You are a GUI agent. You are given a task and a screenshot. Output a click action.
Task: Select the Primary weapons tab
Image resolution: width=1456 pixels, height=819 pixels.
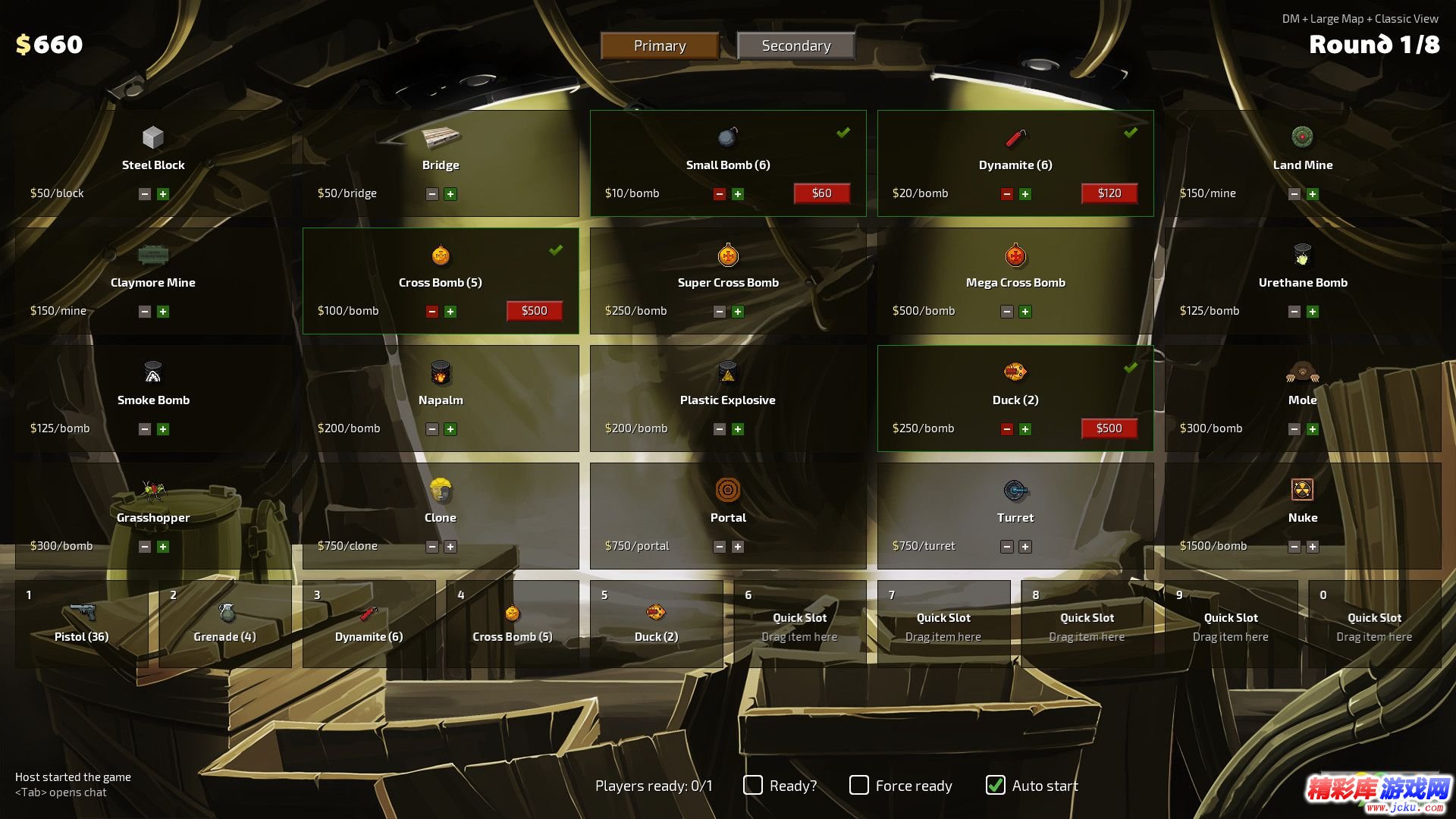coord(660,45)
